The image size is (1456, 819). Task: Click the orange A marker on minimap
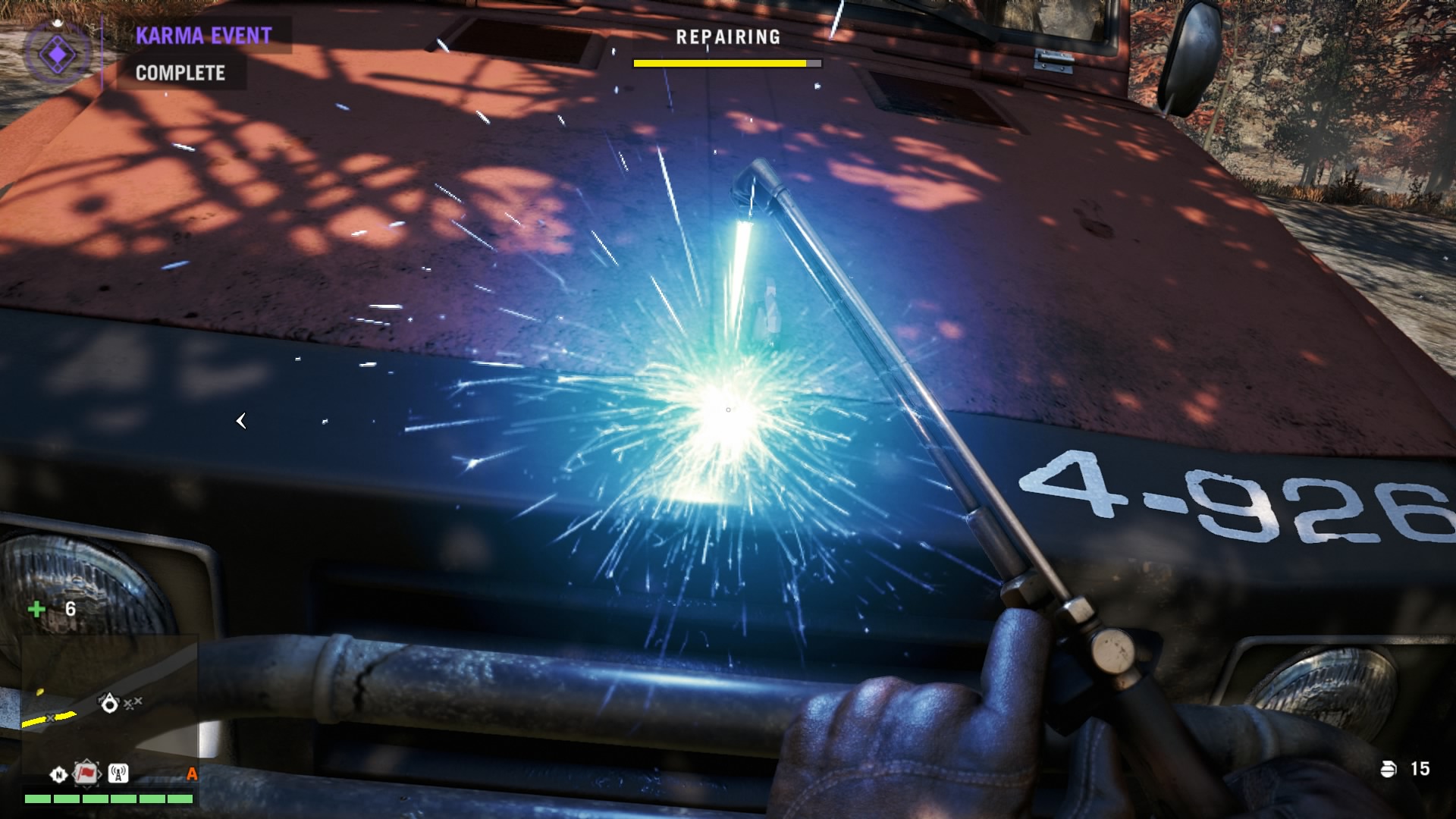192,773
